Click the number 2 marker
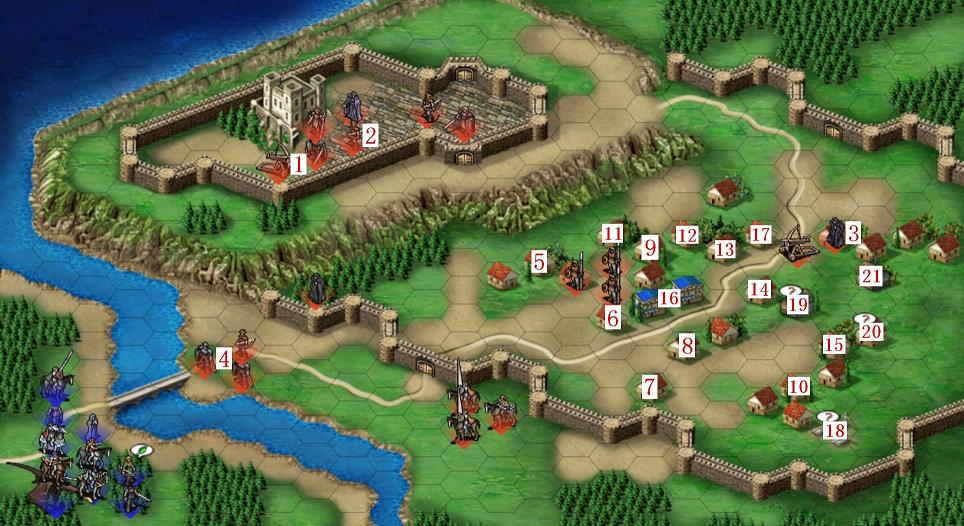This screenshot has width=964, height=526. coord(370,135)
